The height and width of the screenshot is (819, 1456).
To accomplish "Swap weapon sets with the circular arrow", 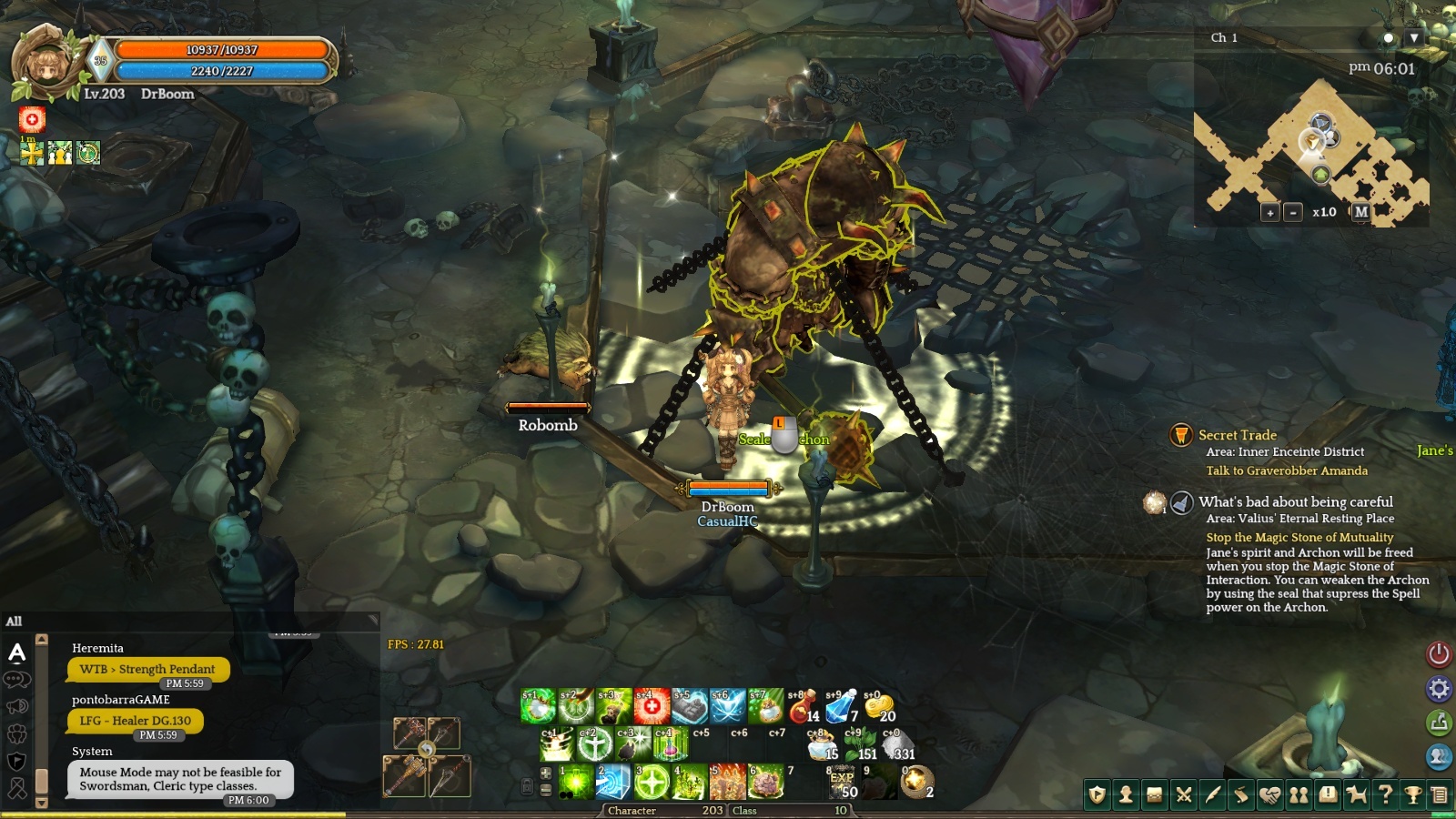I will pyautogui.click(x=426, y=749).
